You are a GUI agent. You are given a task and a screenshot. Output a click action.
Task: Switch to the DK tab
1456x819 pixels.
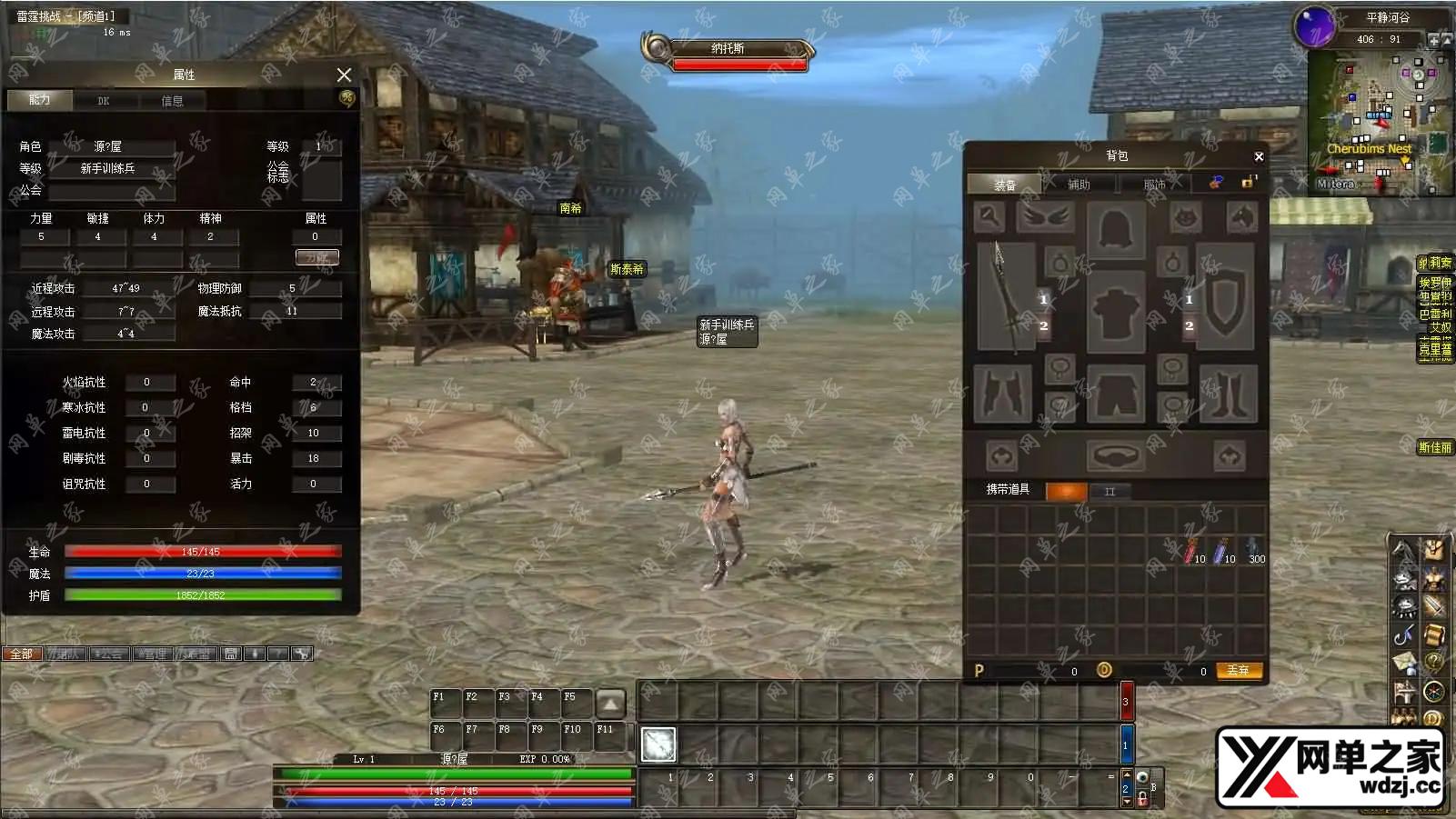tap(104, 101)
